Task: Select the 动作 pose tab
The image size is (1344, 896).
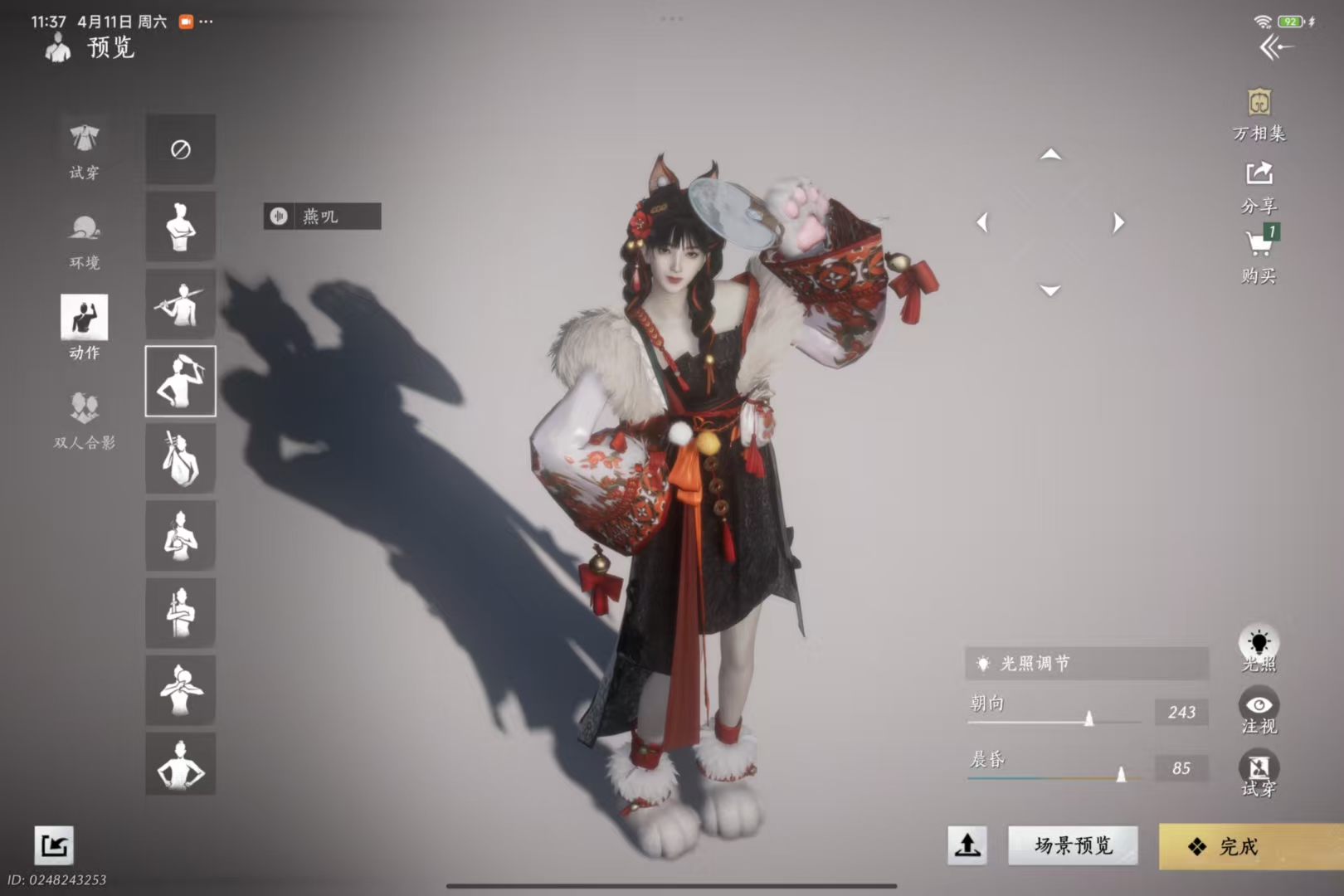Action: 84,327
